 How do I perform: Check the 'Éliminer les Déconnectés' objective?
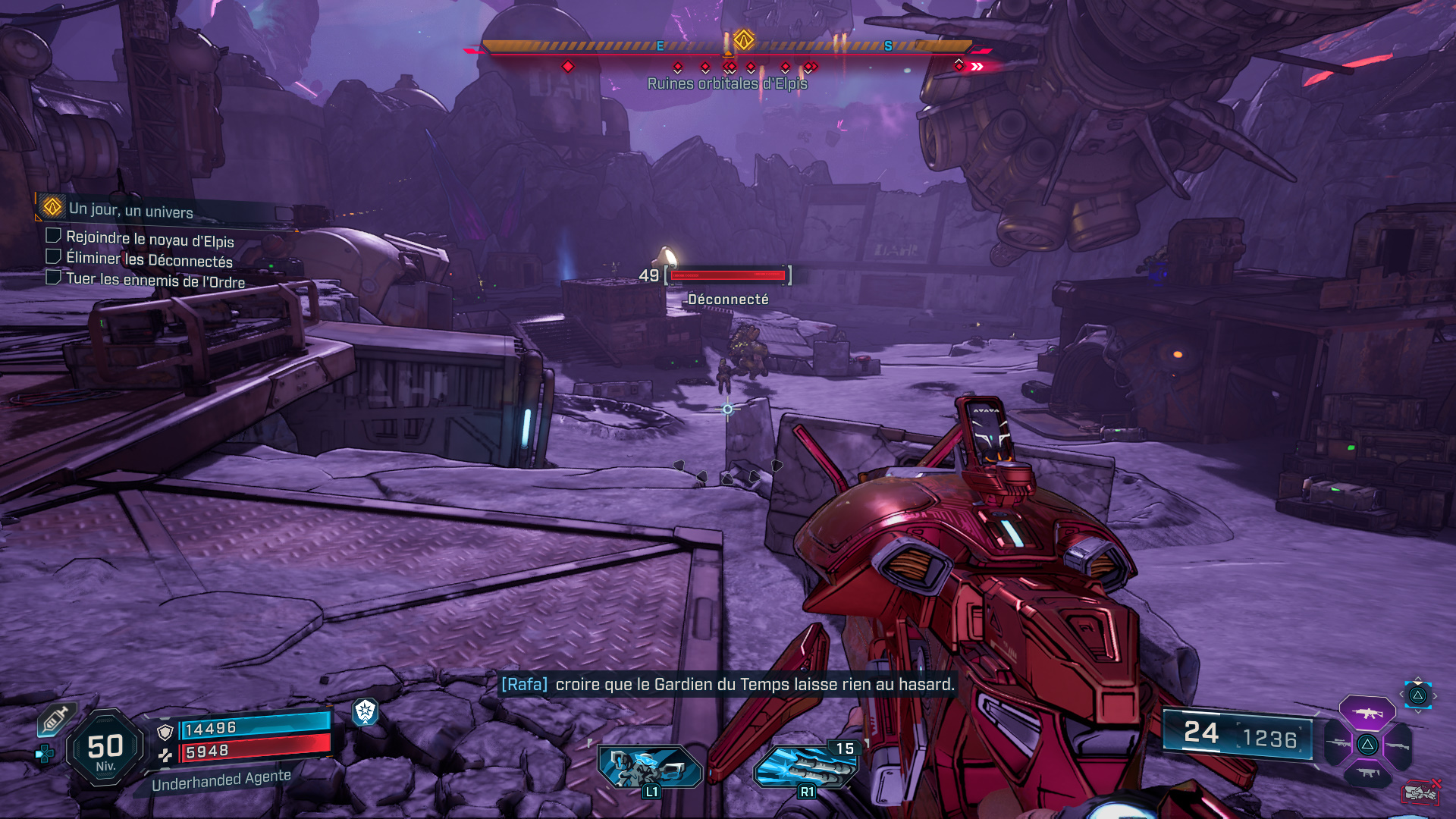pos(53,257)
